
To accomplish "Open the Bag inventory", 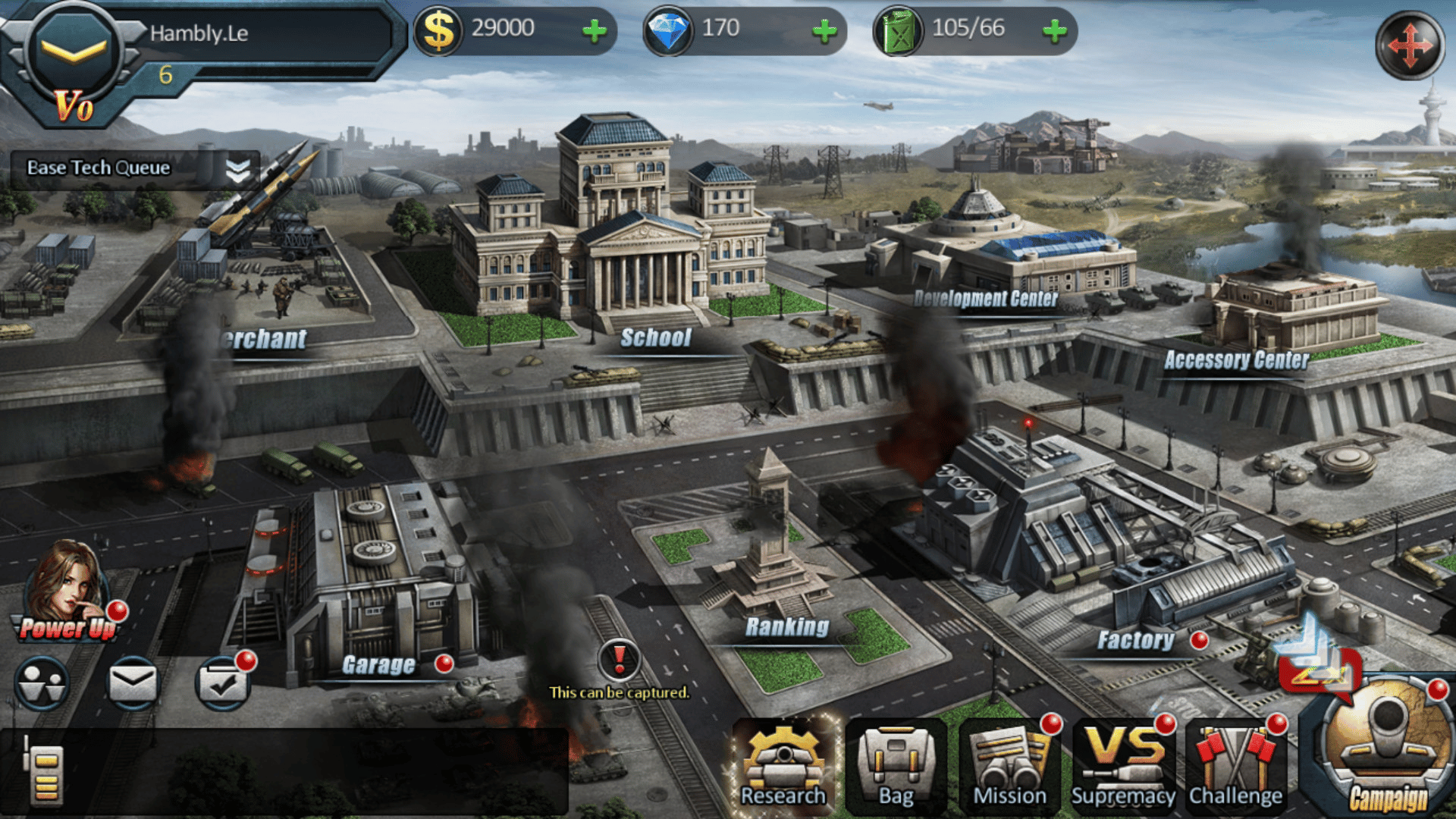I will pos(896,766).
